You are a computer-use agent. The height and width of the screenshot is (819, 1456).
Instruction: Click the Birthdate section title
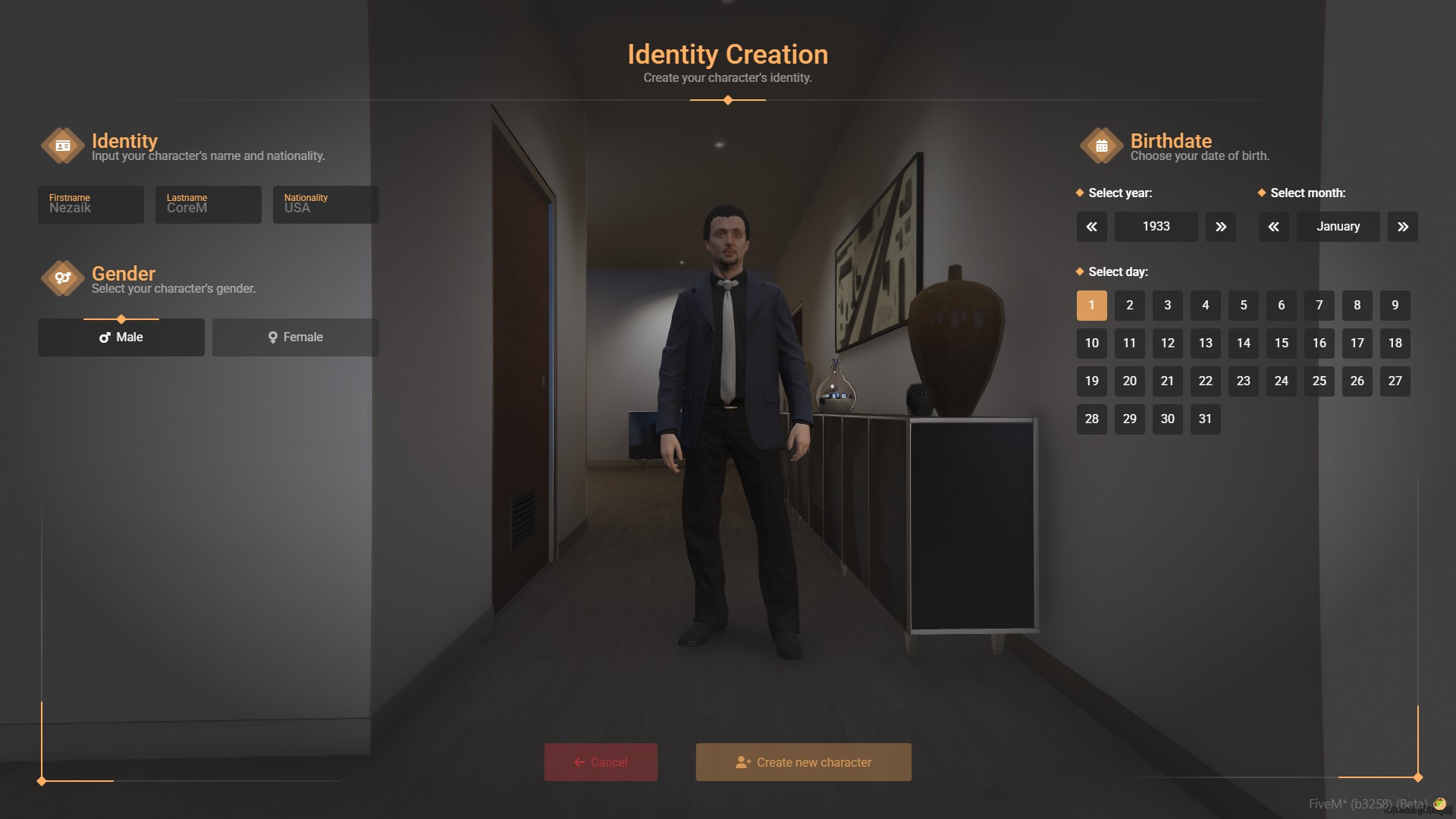click(1170, 140)
